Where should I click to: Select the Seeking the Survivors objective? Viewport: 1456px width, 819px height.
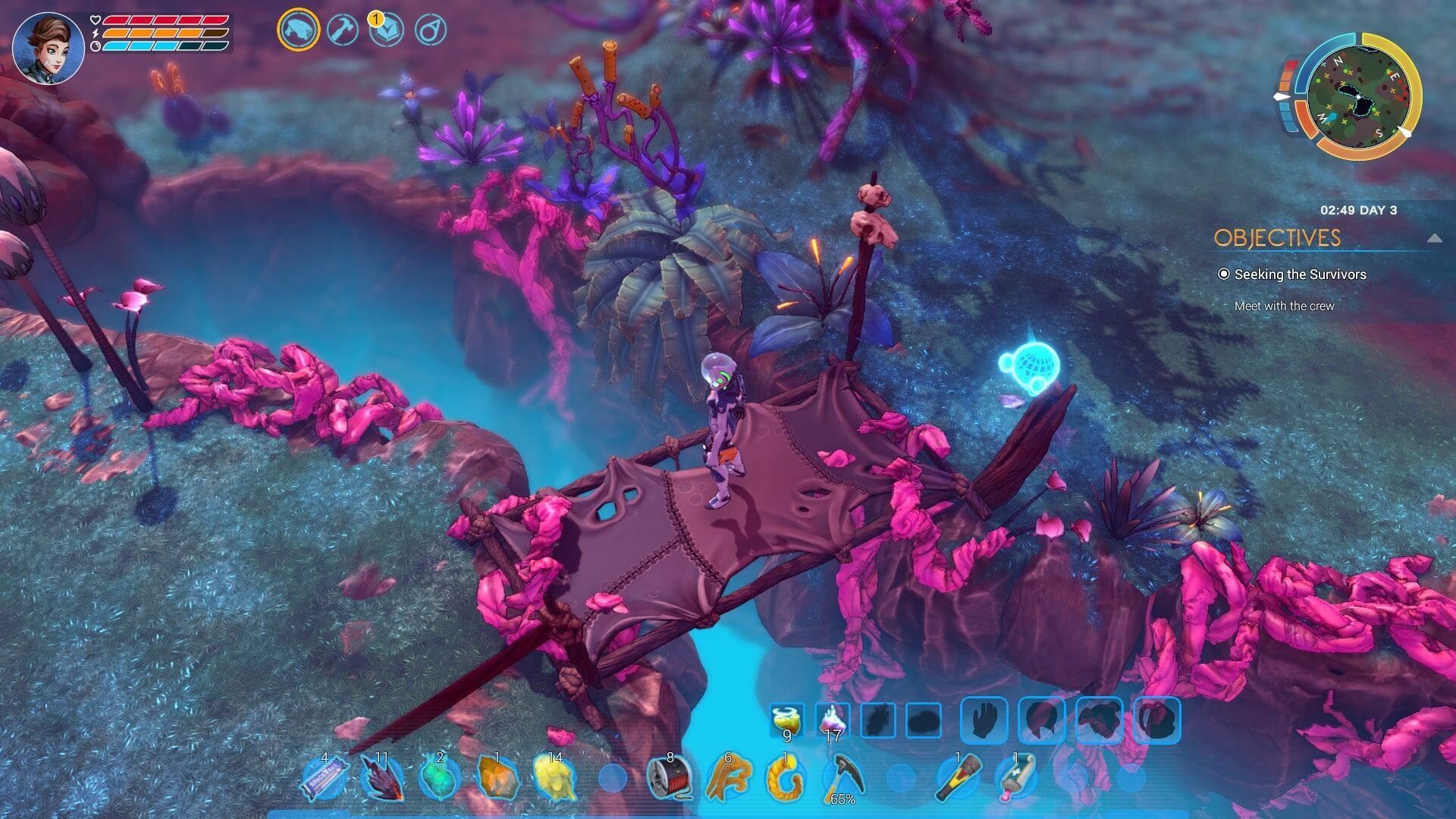click(x=1300, y=275)
